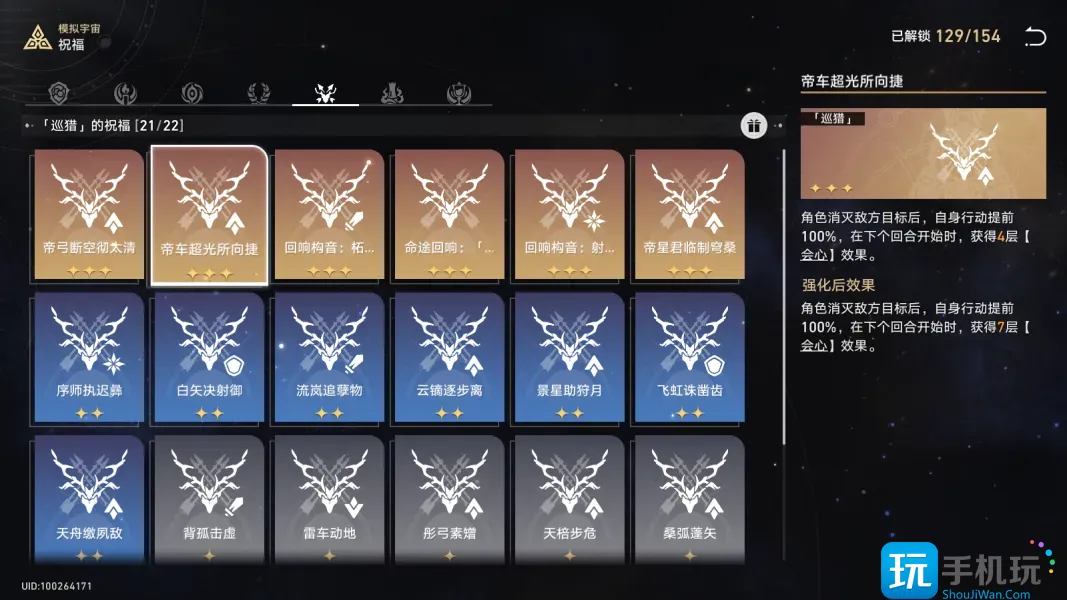This screenshot has width=1067, height=600.
Task: Choose the 云镝逐步离 blessing card
Action: (x=449, y=358)
